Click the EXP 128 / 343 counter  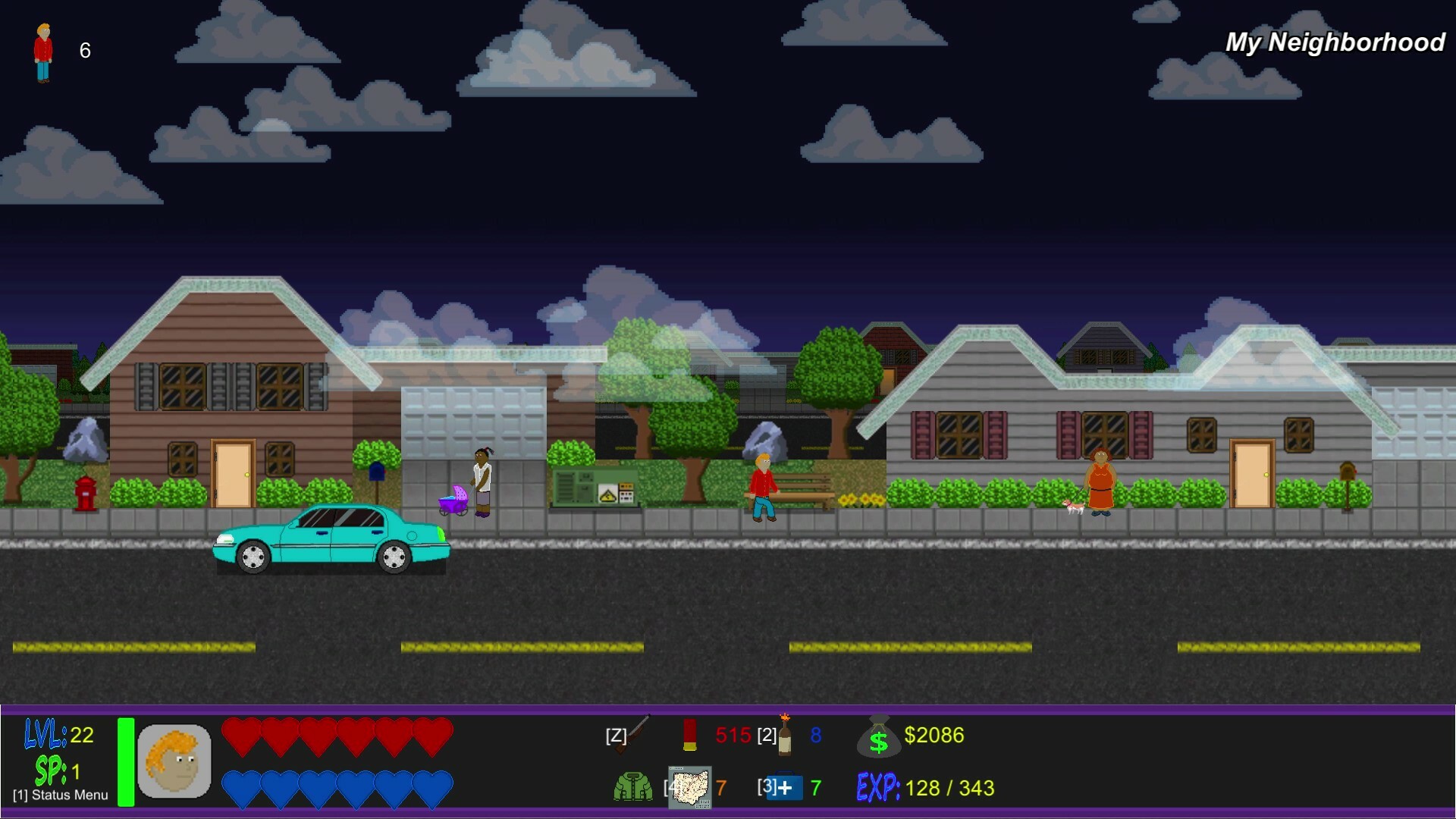point(925,787)
